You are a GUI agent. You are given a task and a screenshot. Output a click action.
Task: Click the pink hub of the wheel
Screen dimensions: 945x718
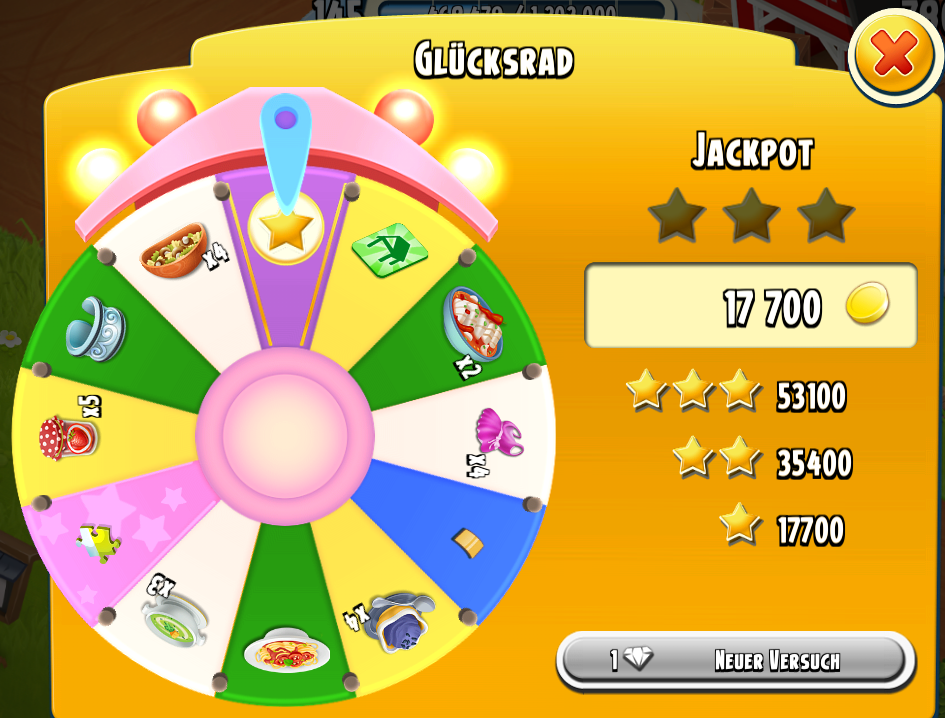pos(284,435)
